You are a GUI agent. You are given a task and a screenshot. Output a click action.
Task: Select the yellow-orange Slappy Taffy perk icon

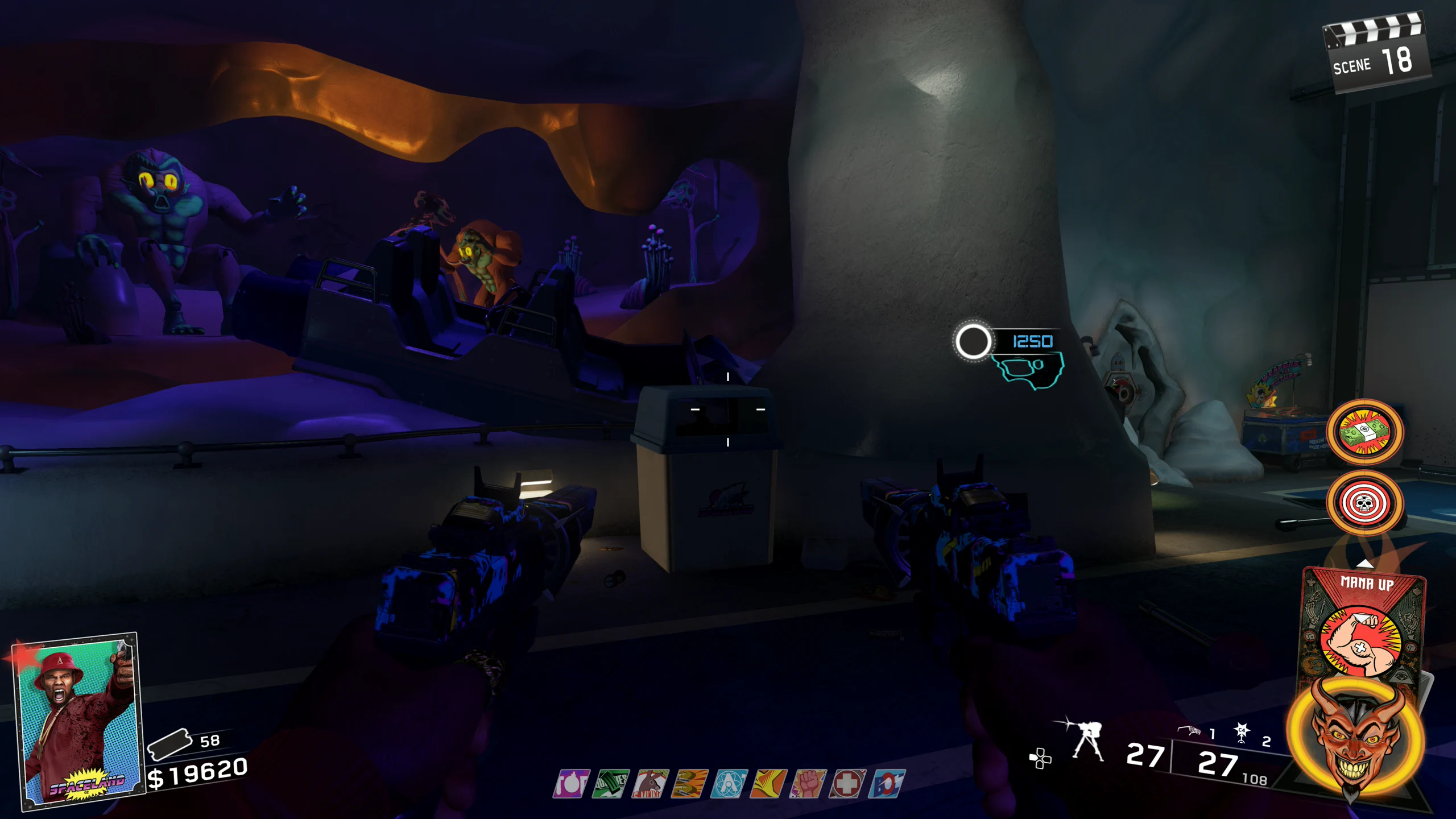tap(768, 784)
